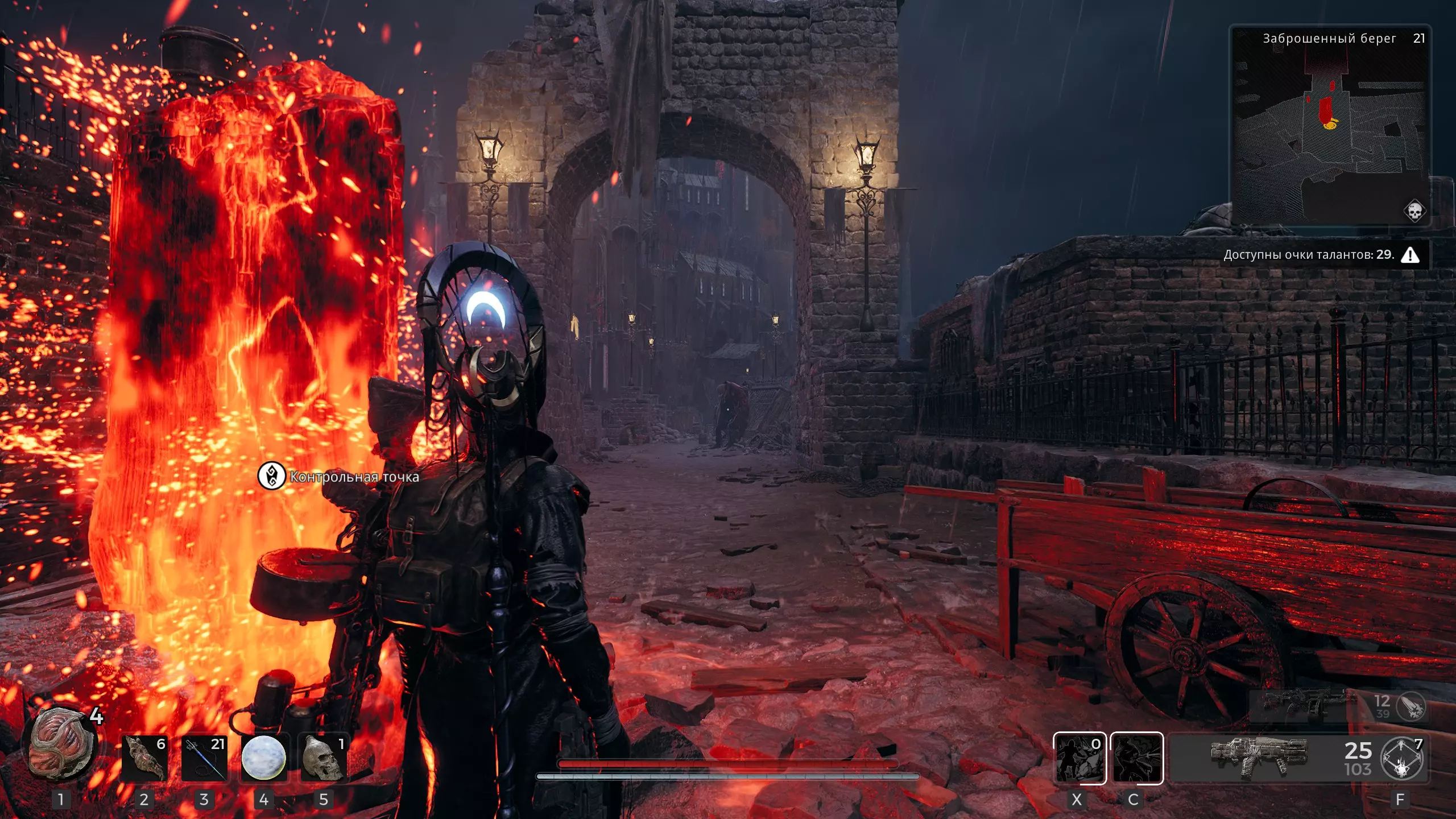Use the white orb quick slot item
This screenshot has width=1456, height=819.
263,759
